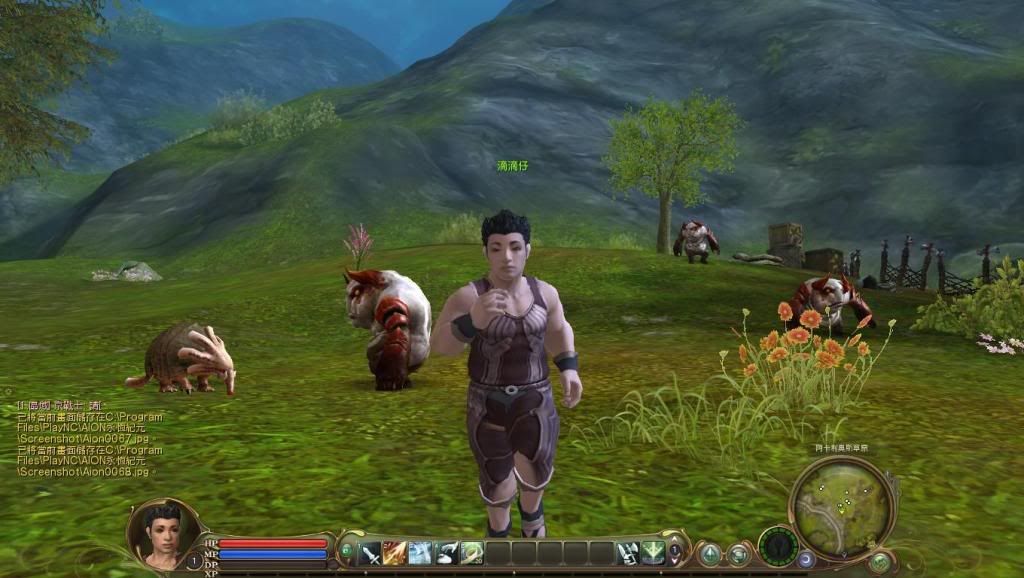This screenshot has width=1024, height=578.
Task: Activate the white winged skill icon
Action: [446, 552]
